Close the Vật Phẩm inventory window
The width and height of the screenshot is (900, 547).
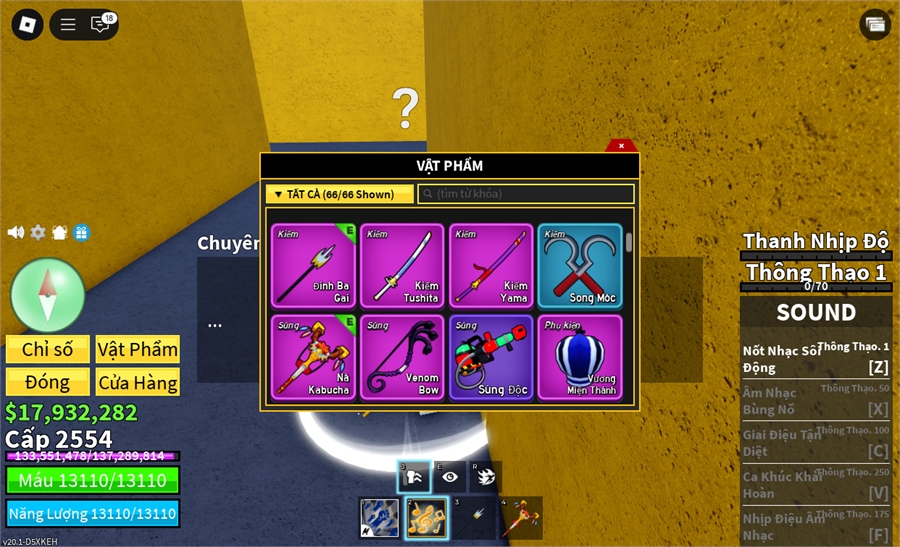pos(621,146)
